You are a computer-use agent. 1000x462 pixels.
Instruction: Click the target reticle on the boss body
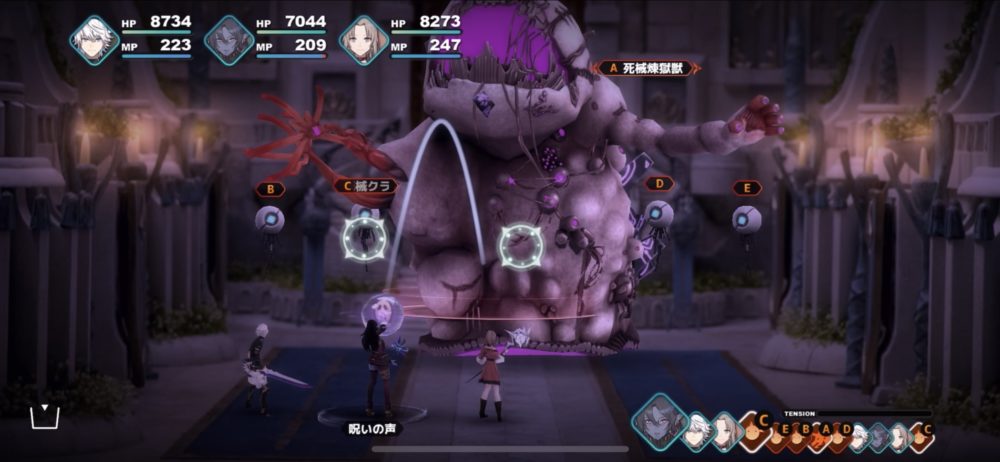click(519, 244)
